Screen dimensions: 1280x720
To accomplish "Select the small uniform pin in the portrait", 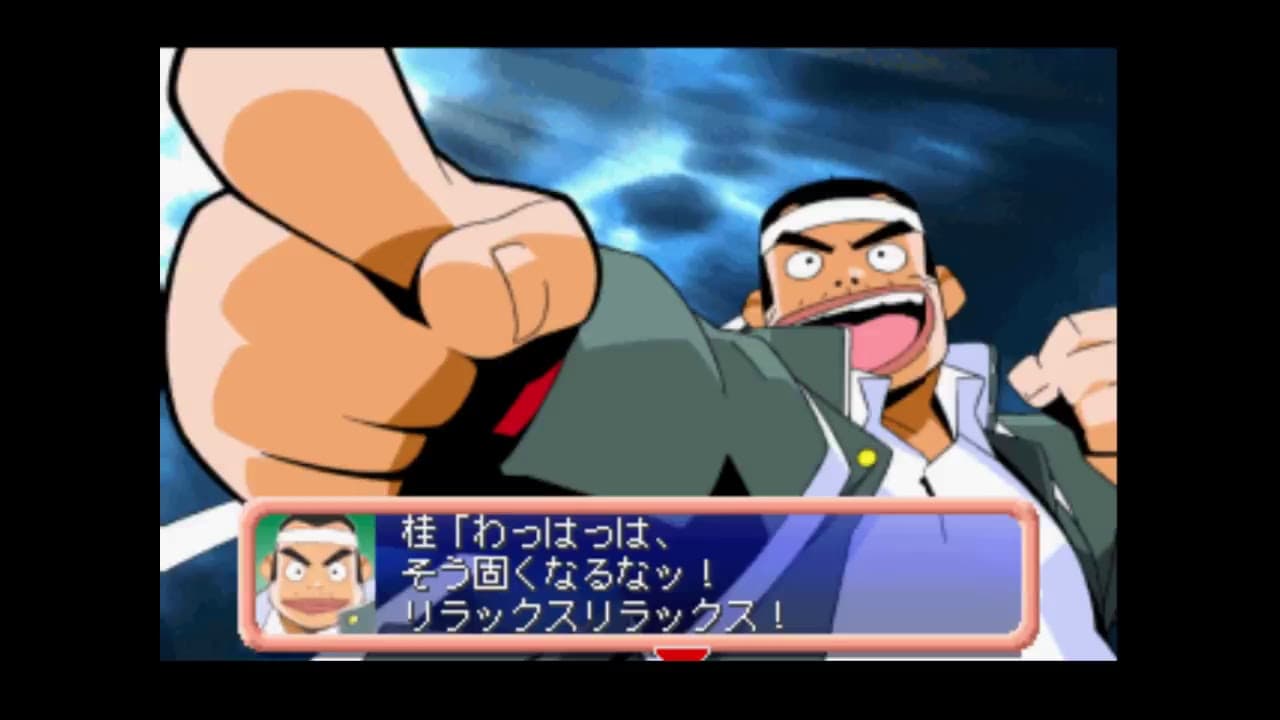I will tap(353, 619).
